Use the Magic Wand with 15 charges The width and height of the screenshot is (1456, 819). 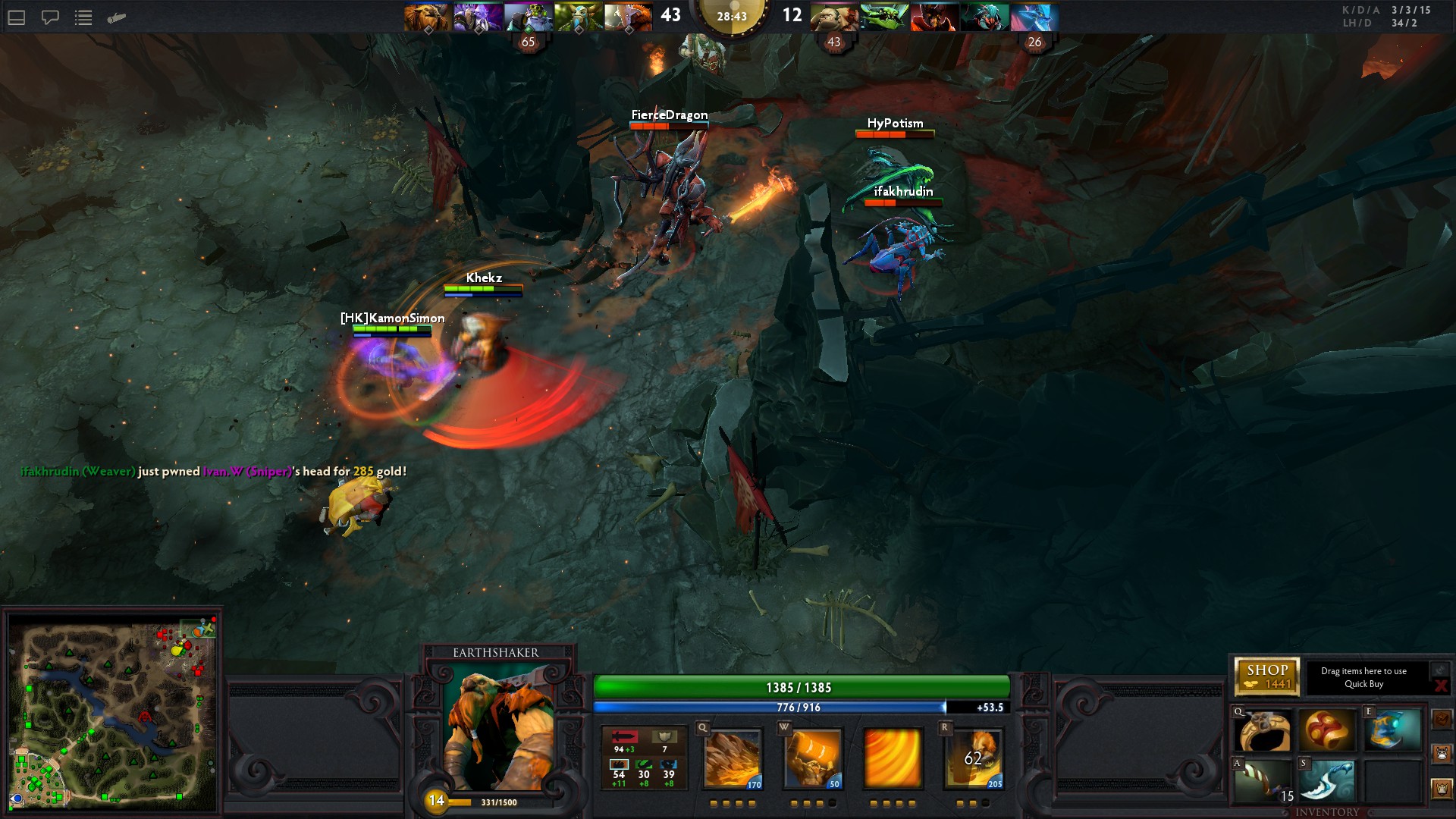pyautogui.click(x=1263, y=781)
